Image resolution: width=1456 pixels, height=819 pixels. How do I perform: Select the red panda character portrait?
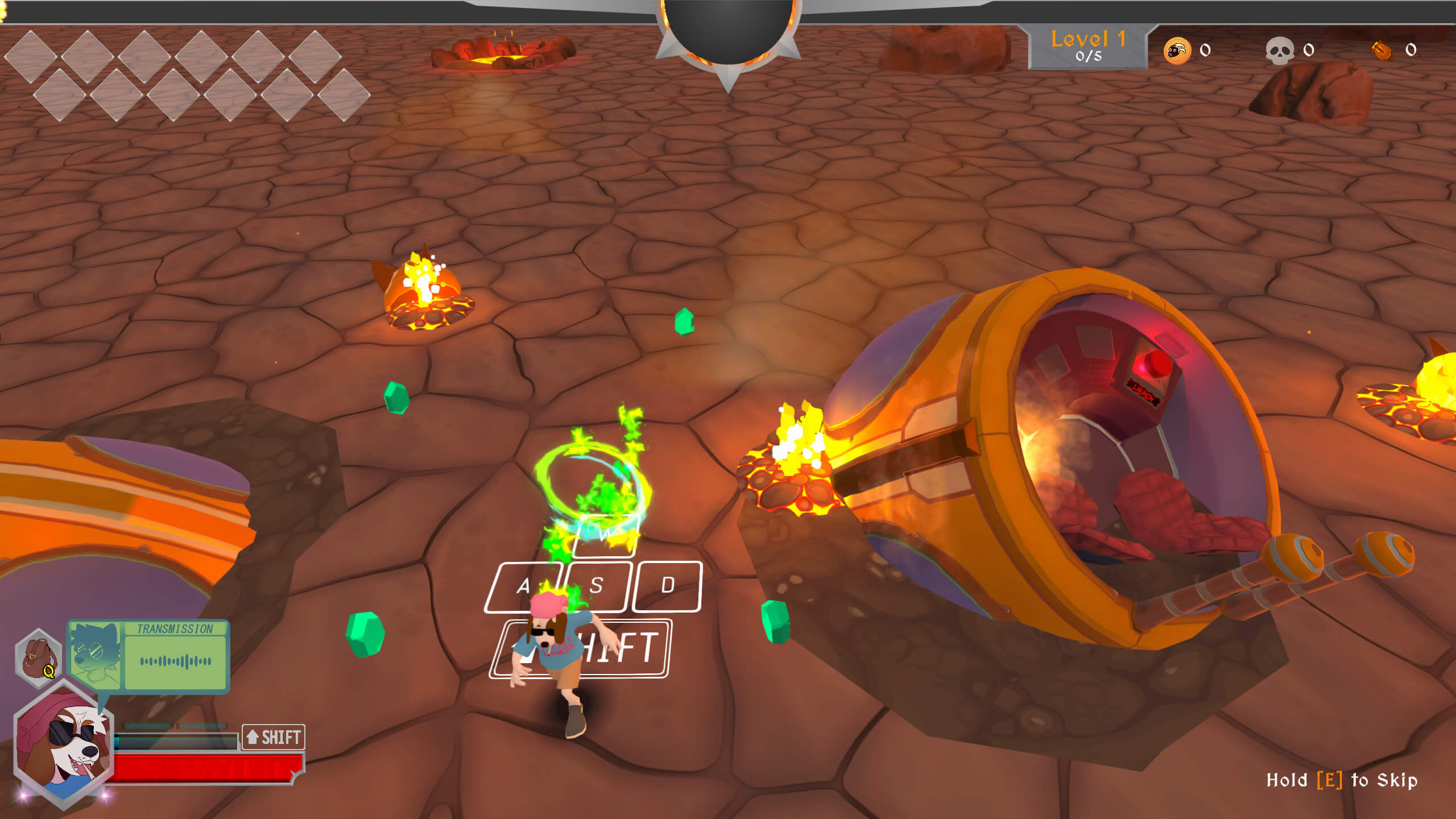click(64, 743)
